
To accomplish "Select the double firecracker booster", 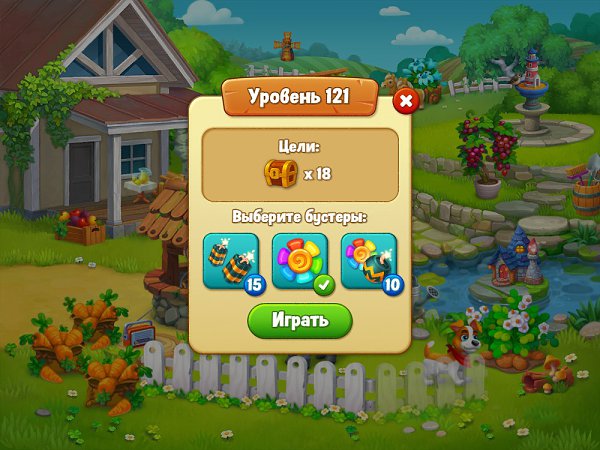I will [x=230, y=260].
